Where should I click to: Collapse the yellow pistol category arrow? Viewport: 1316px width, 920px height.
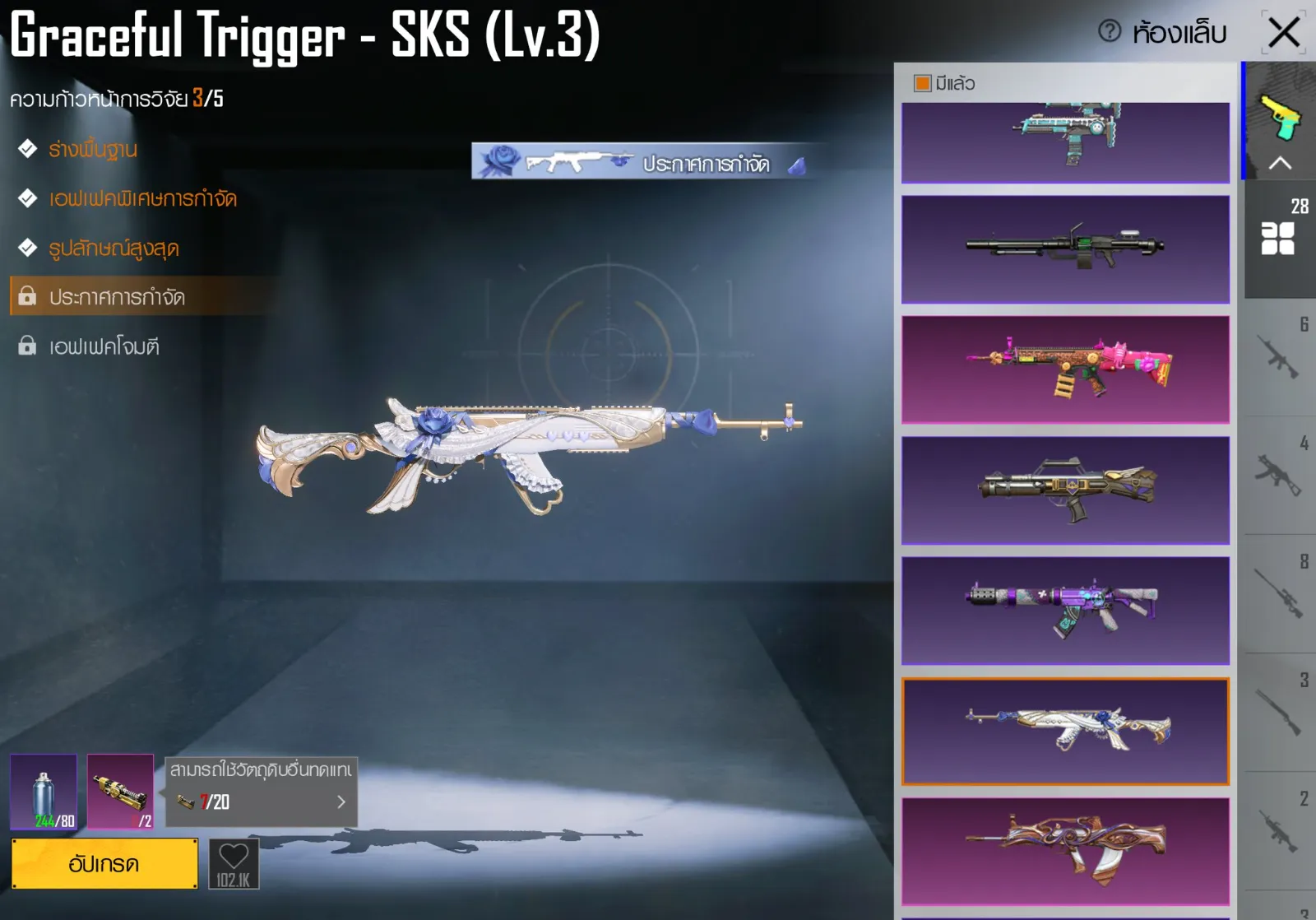(1280, 163)
